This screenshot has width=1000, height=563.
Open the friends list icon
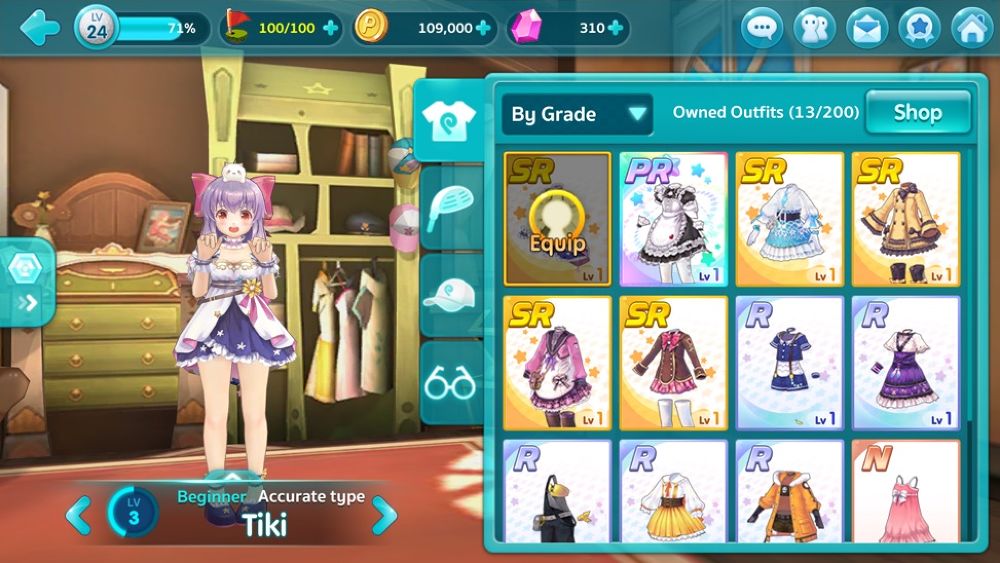pyautogui.click(x=814, y=28)
